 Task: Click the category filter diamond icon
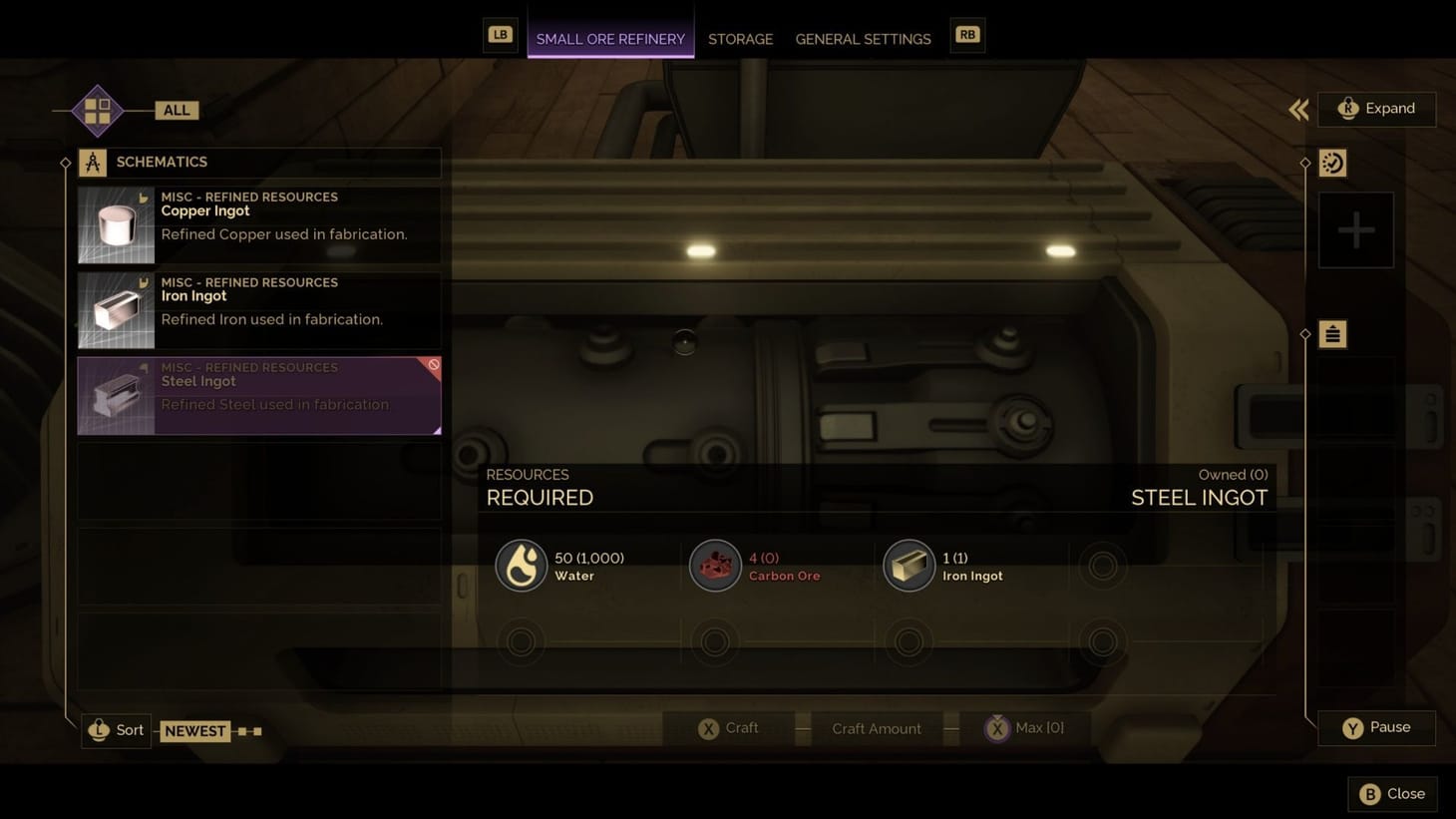click(97, 110)
